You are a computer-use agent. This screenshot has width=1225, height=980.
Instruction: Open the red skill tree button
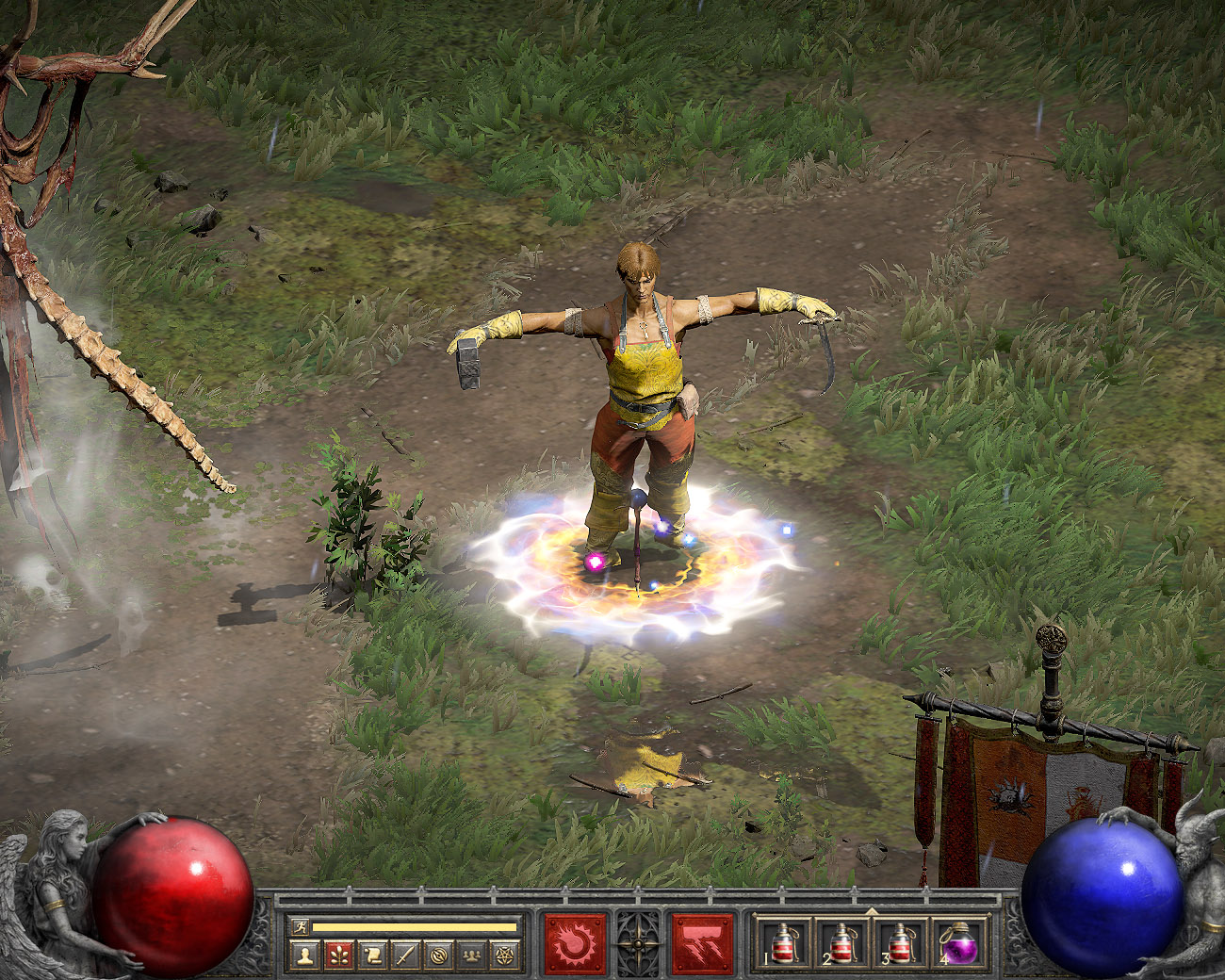(338, 955)
